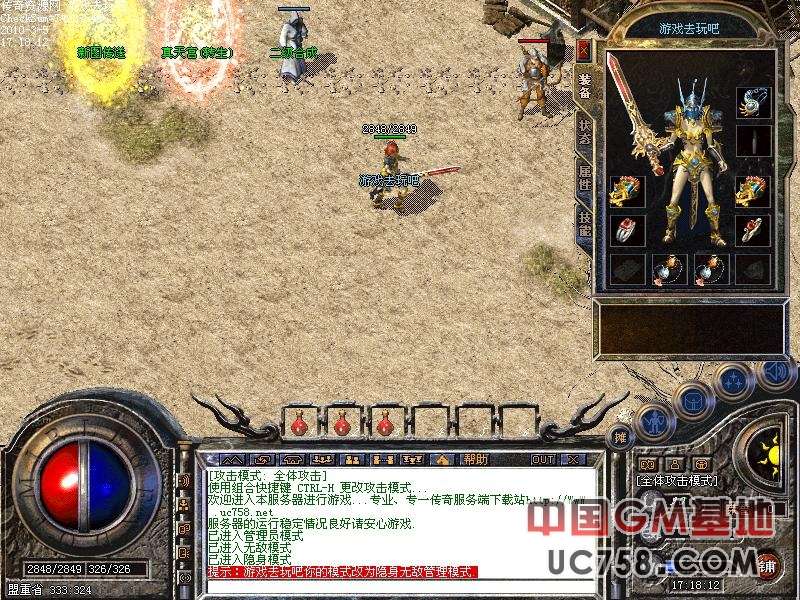The height and width of the screenshot is (600, 800).
Task: Click the left ruby ring slot
Action: [x=625, y=229]
